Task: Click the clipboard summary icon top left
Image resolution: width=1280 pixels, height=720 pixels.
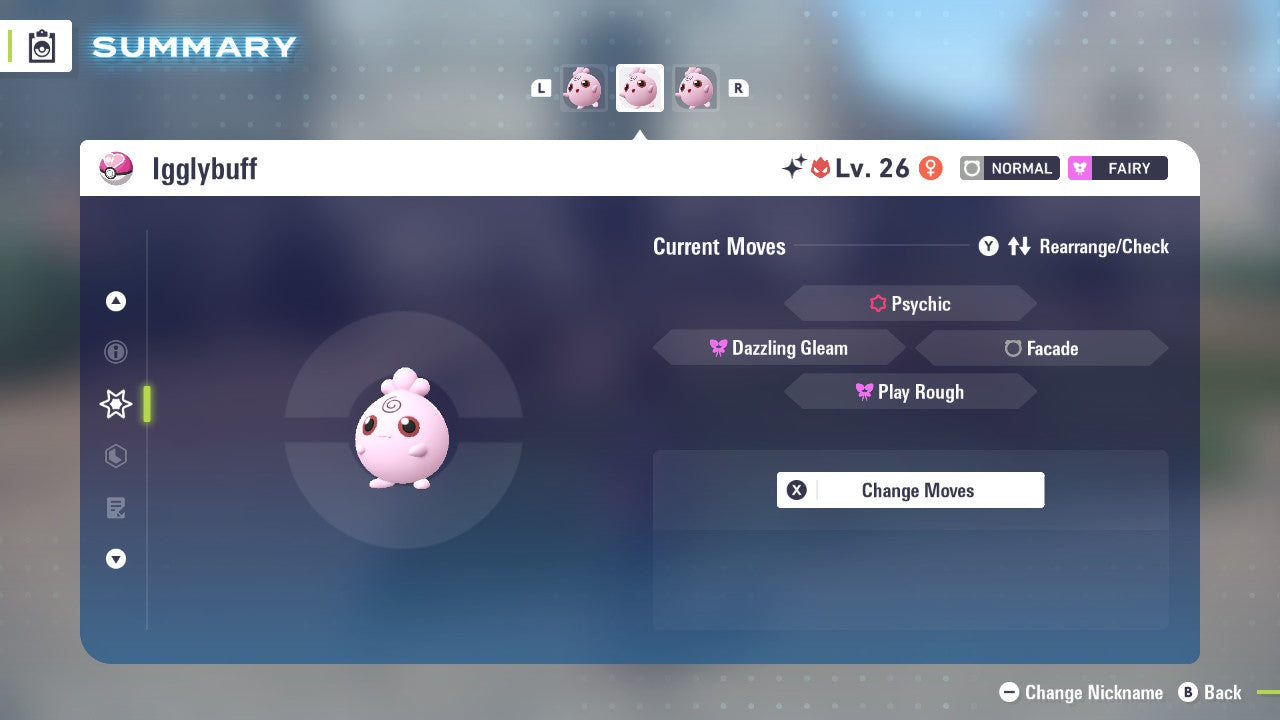Action: pyautogui.click(x=40, y=46)
